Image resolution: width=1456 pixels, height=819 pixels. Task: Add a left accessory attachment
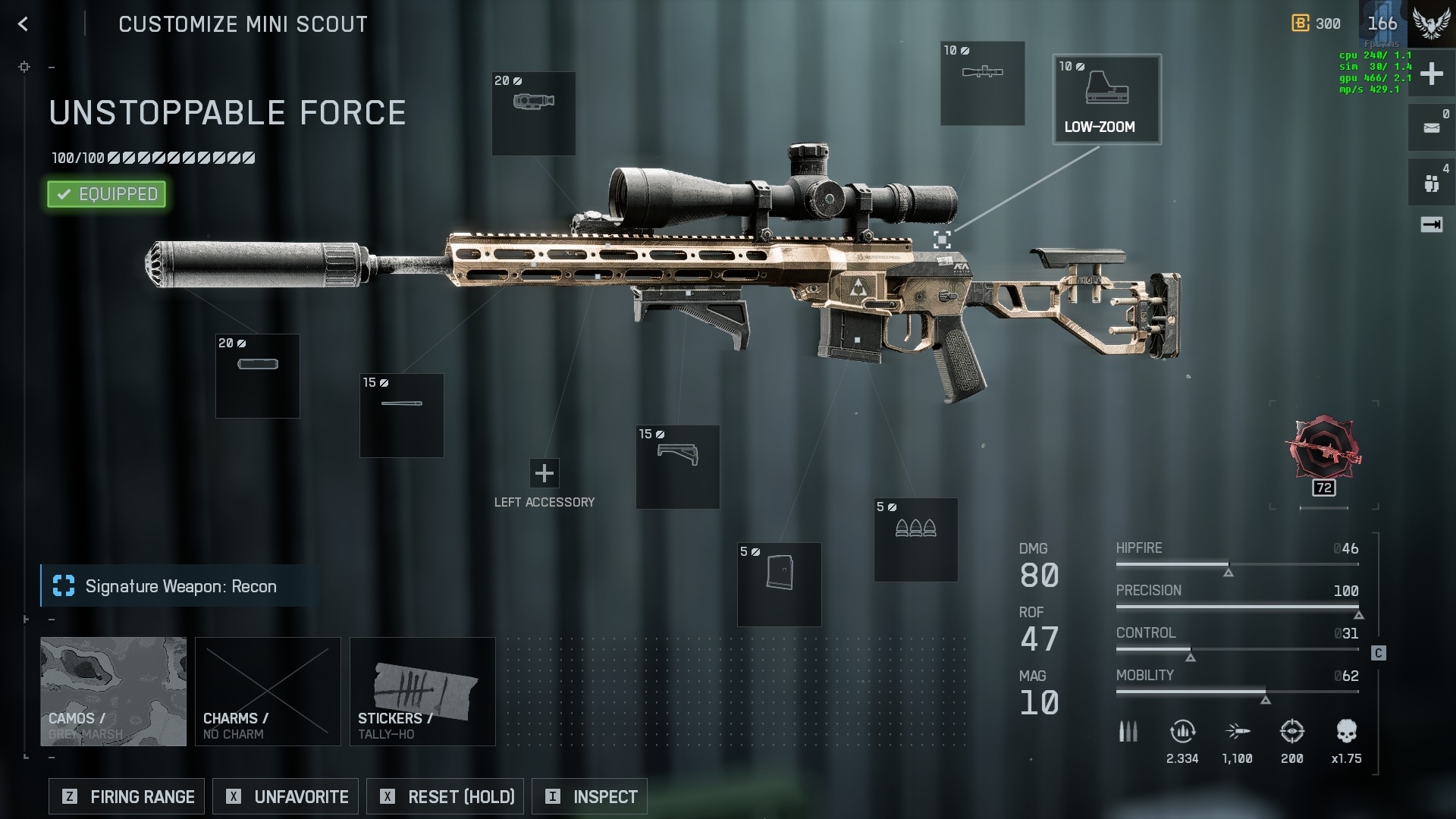(x=544, y=473)
